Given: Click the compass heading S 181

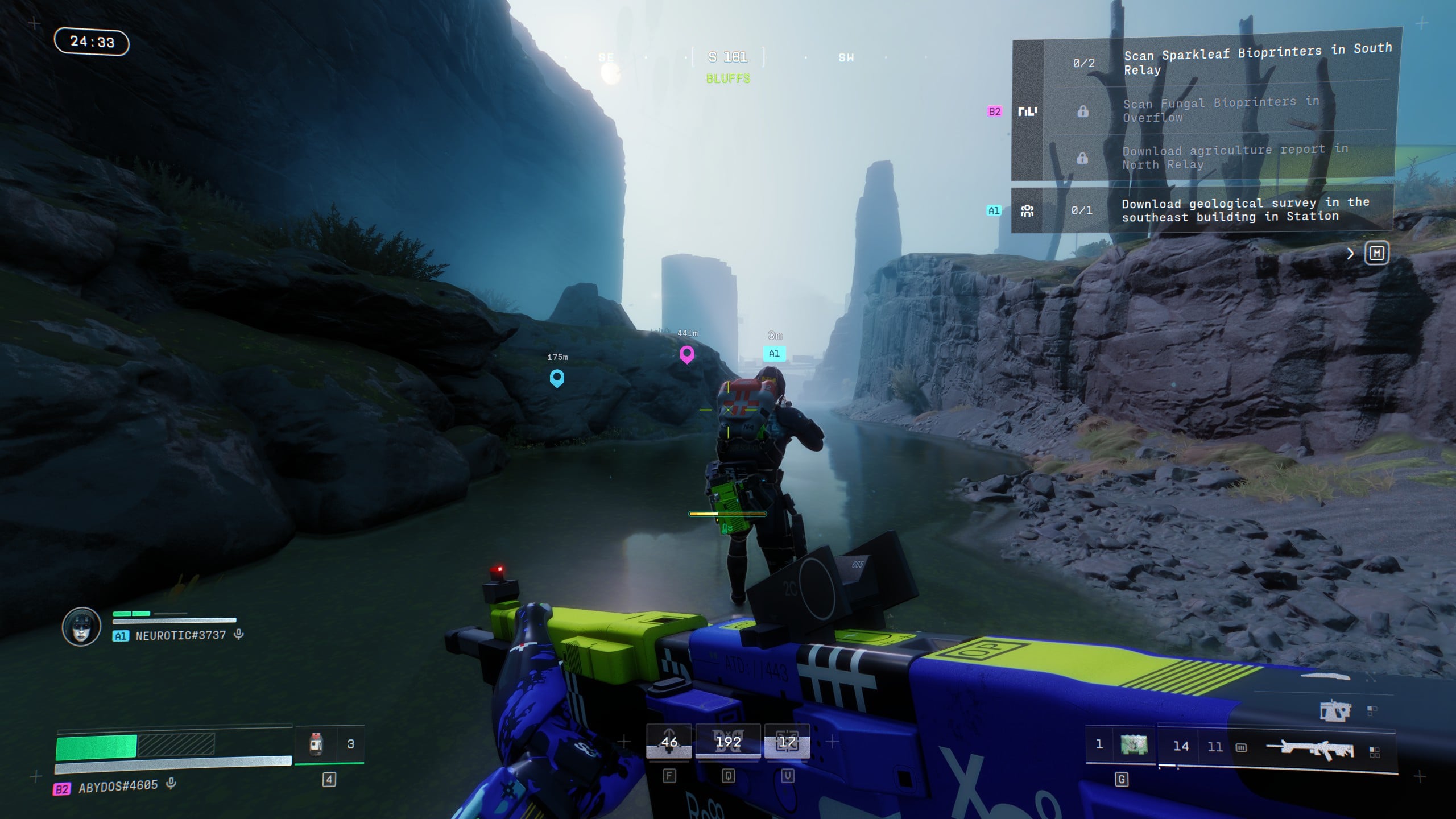Looking at the screenshot, I should click(x=727, y=57).
